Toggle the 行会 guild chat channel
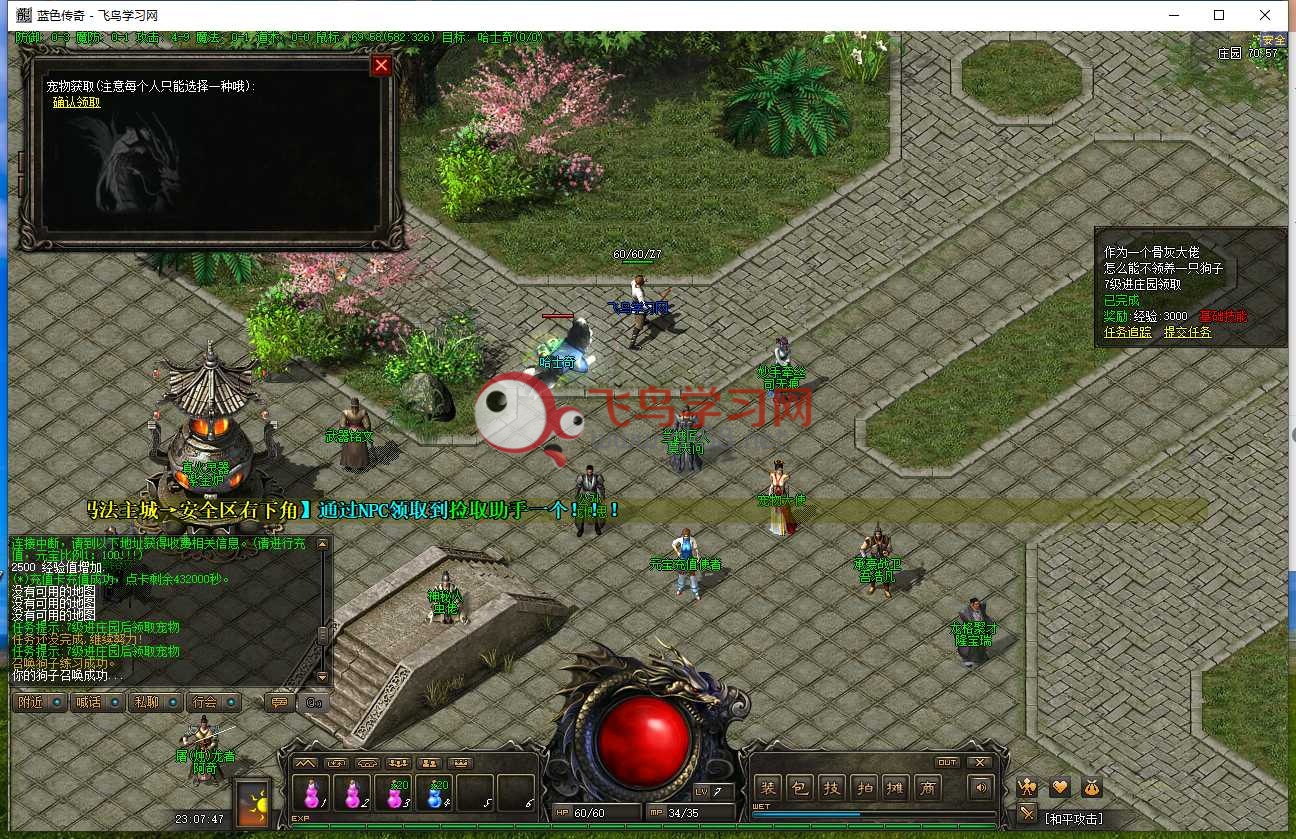This screenshot has width=1296, height=839. tap(214, 702)
